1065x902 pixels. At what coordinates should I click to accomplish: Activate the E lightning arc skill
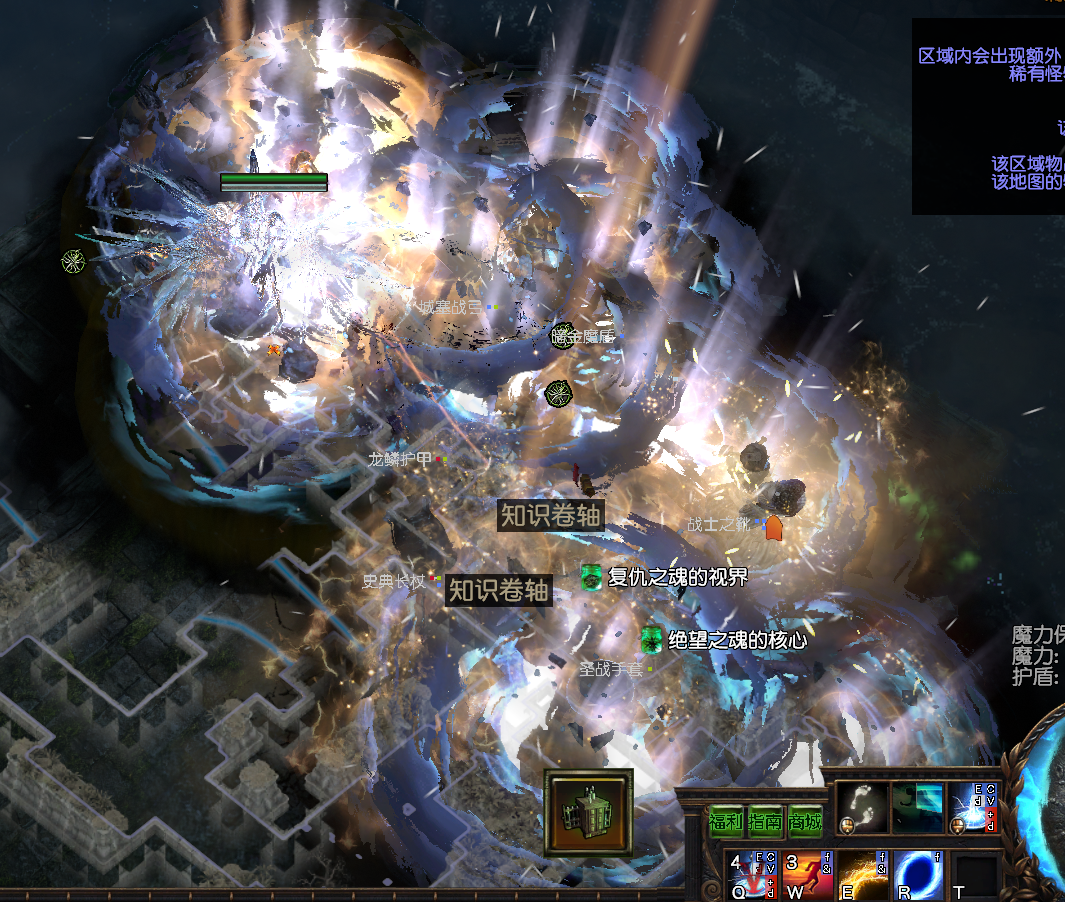click(862, 874)
